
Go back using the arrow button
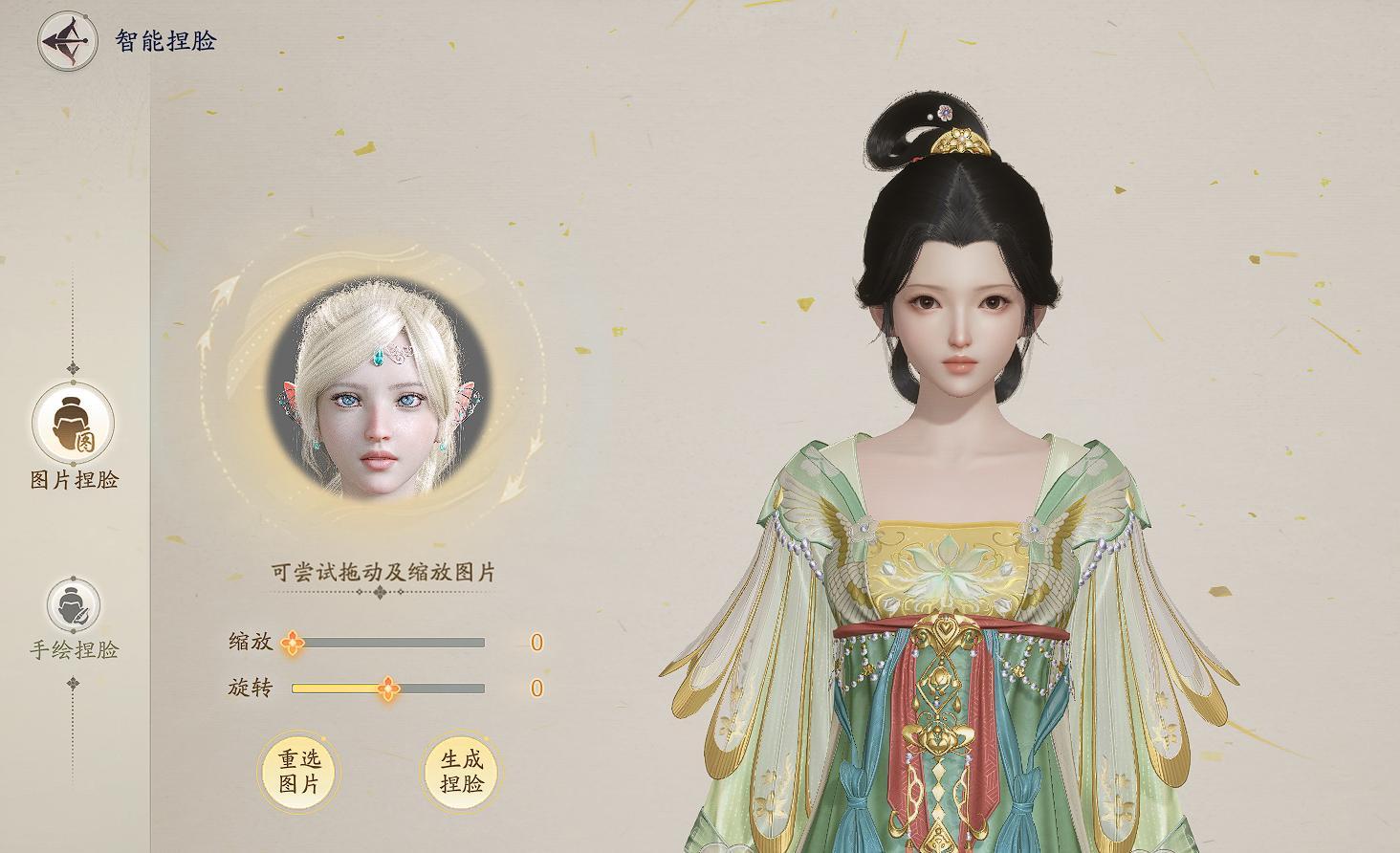pyautogui.click(x=67, y=41)
